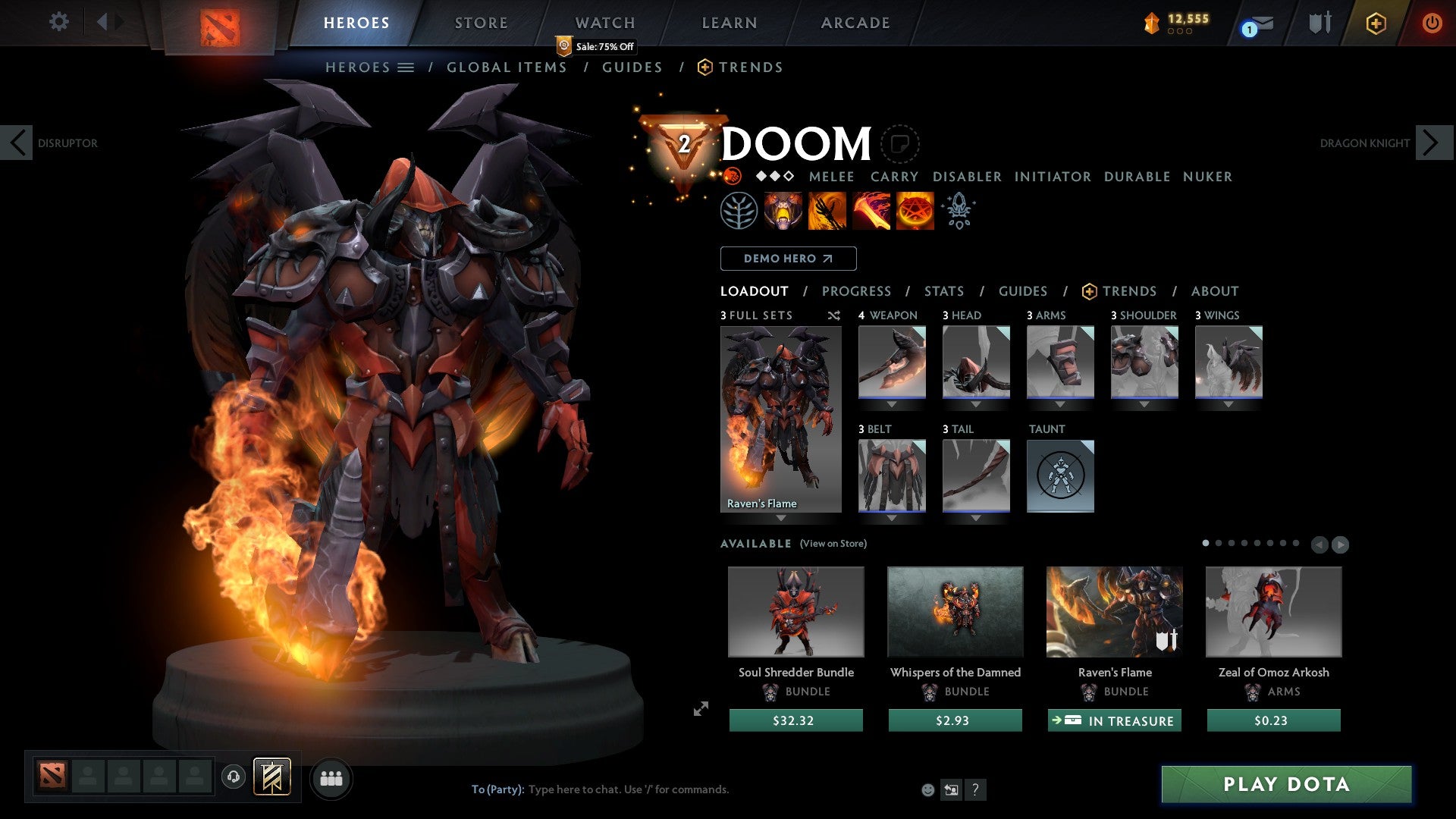Click the Aghanim's upgrade icon beside abilities
Image resolution: width=1456 pixels, height=819 pixels.
[958, 210]
